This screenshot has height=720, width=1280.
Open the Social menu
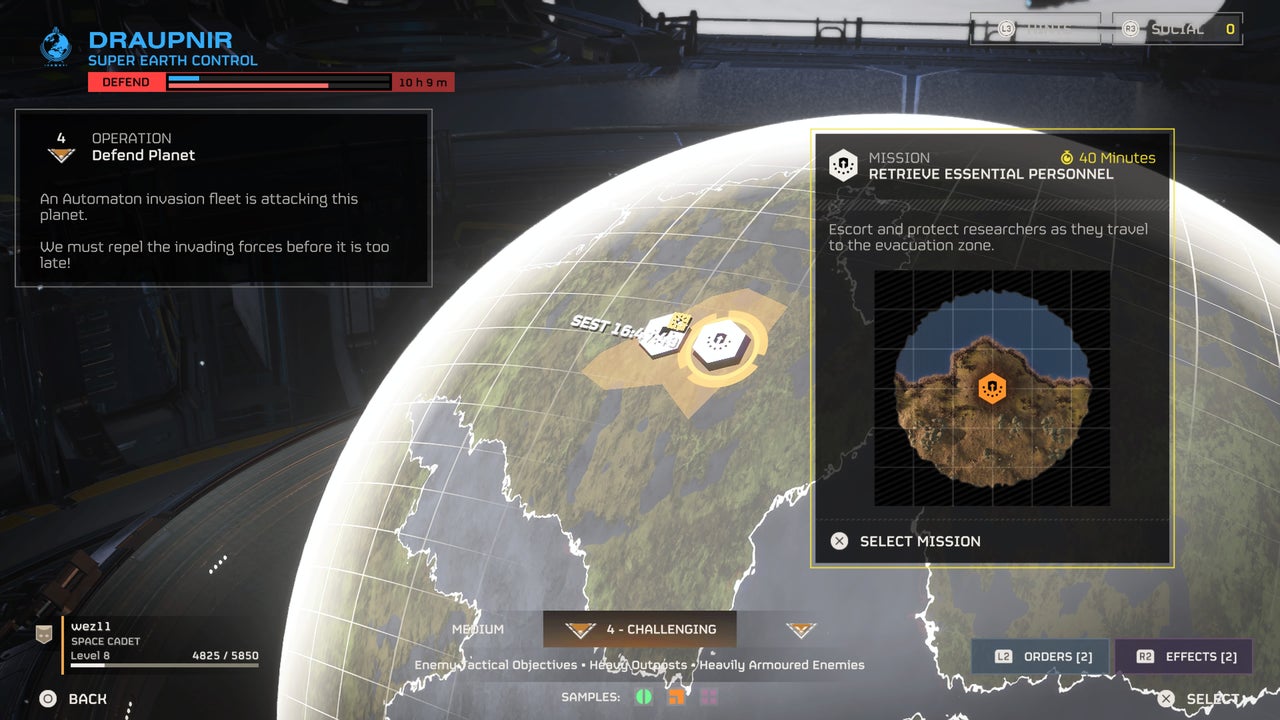coord(1179,29)
